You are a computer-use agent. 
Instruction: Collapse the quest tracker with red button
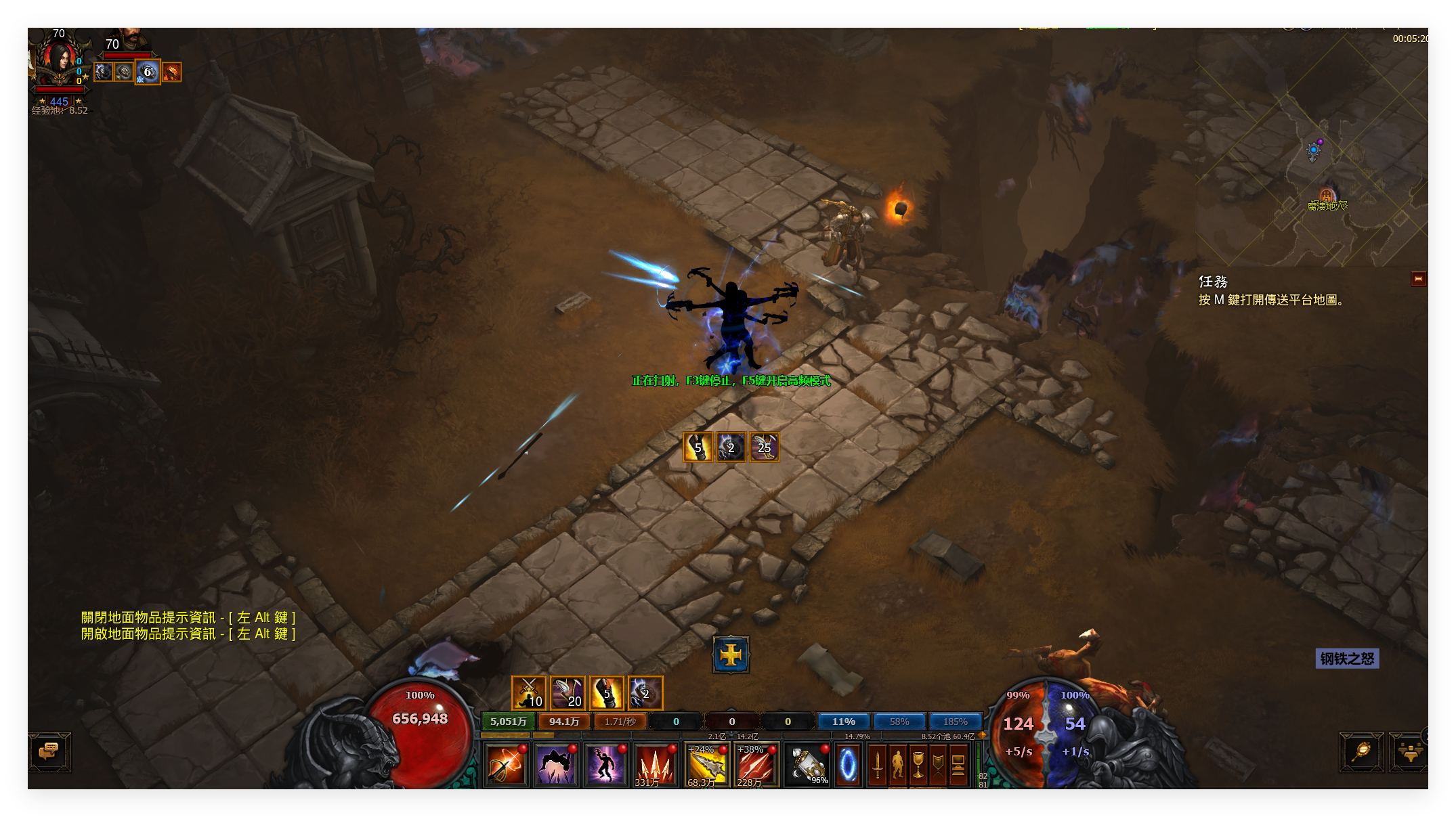1418,279
